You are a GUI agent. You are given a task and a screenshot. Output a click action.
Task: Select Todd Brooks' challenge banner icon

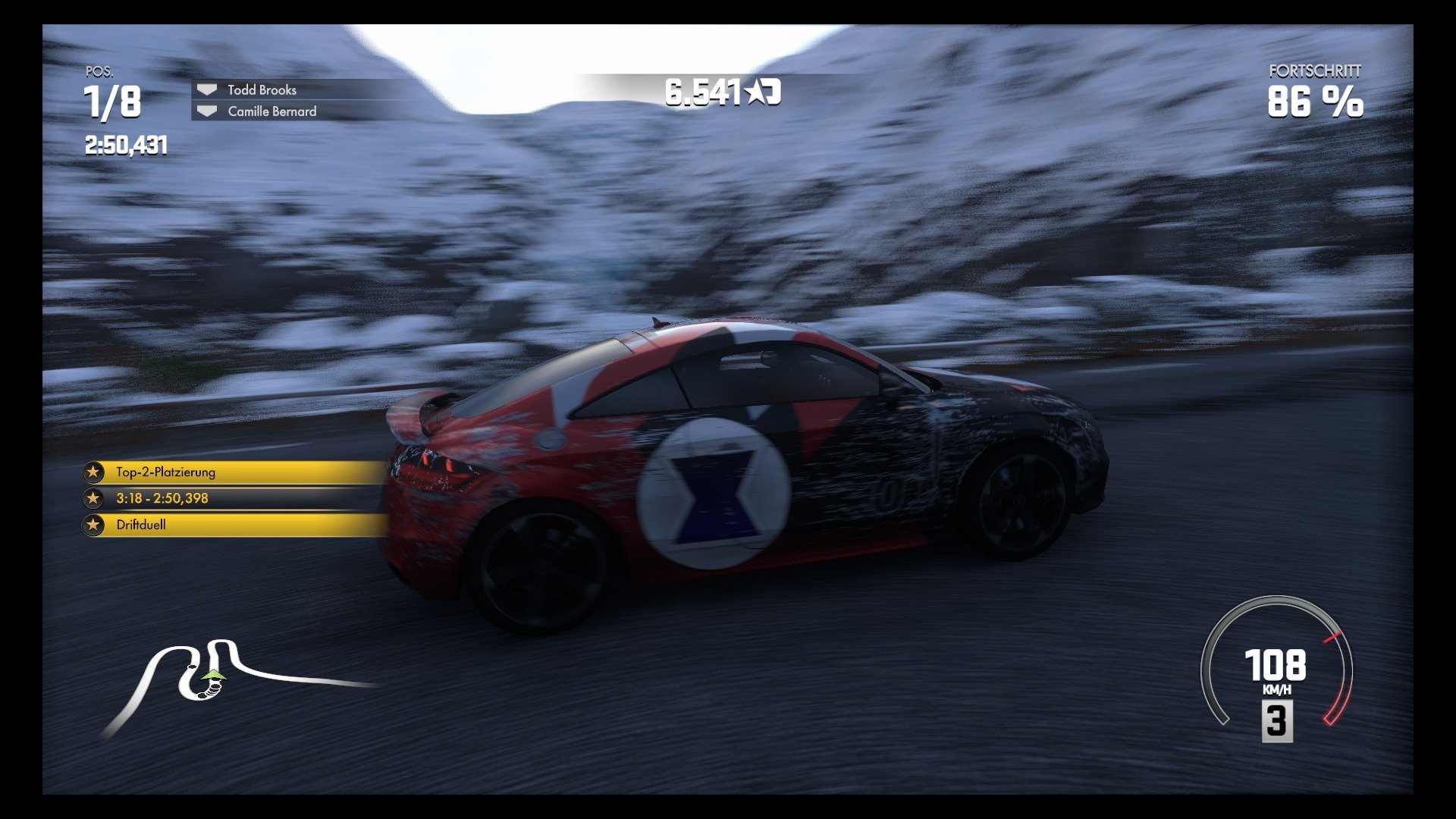pos(206,89)
